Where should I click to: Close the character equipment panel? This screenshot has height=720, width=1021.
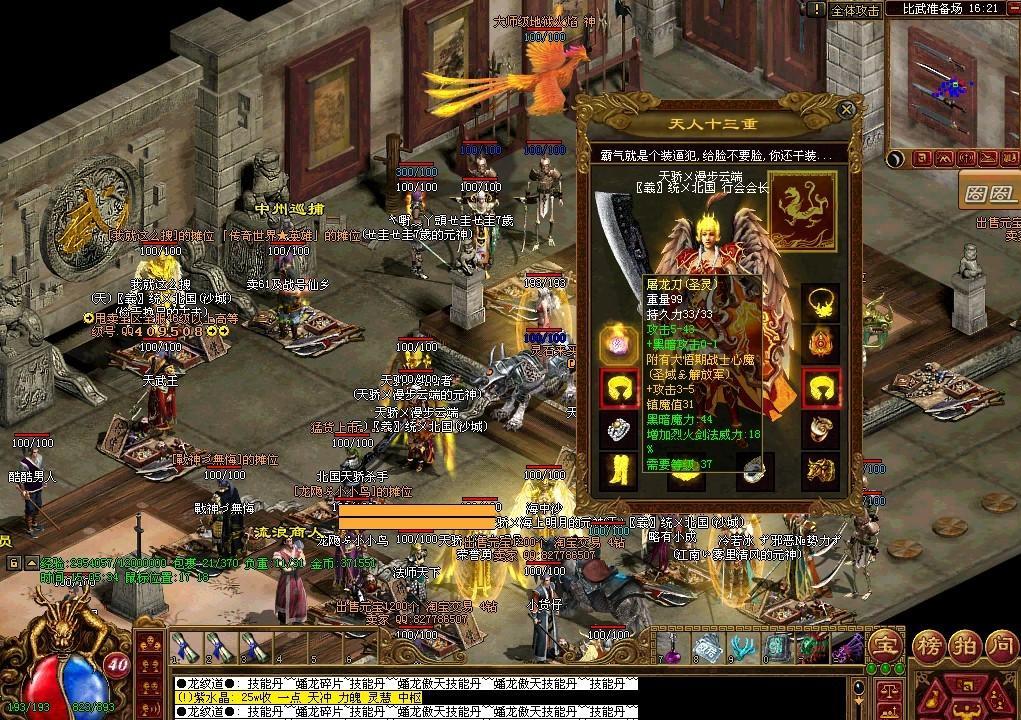(x=847, y=109)
